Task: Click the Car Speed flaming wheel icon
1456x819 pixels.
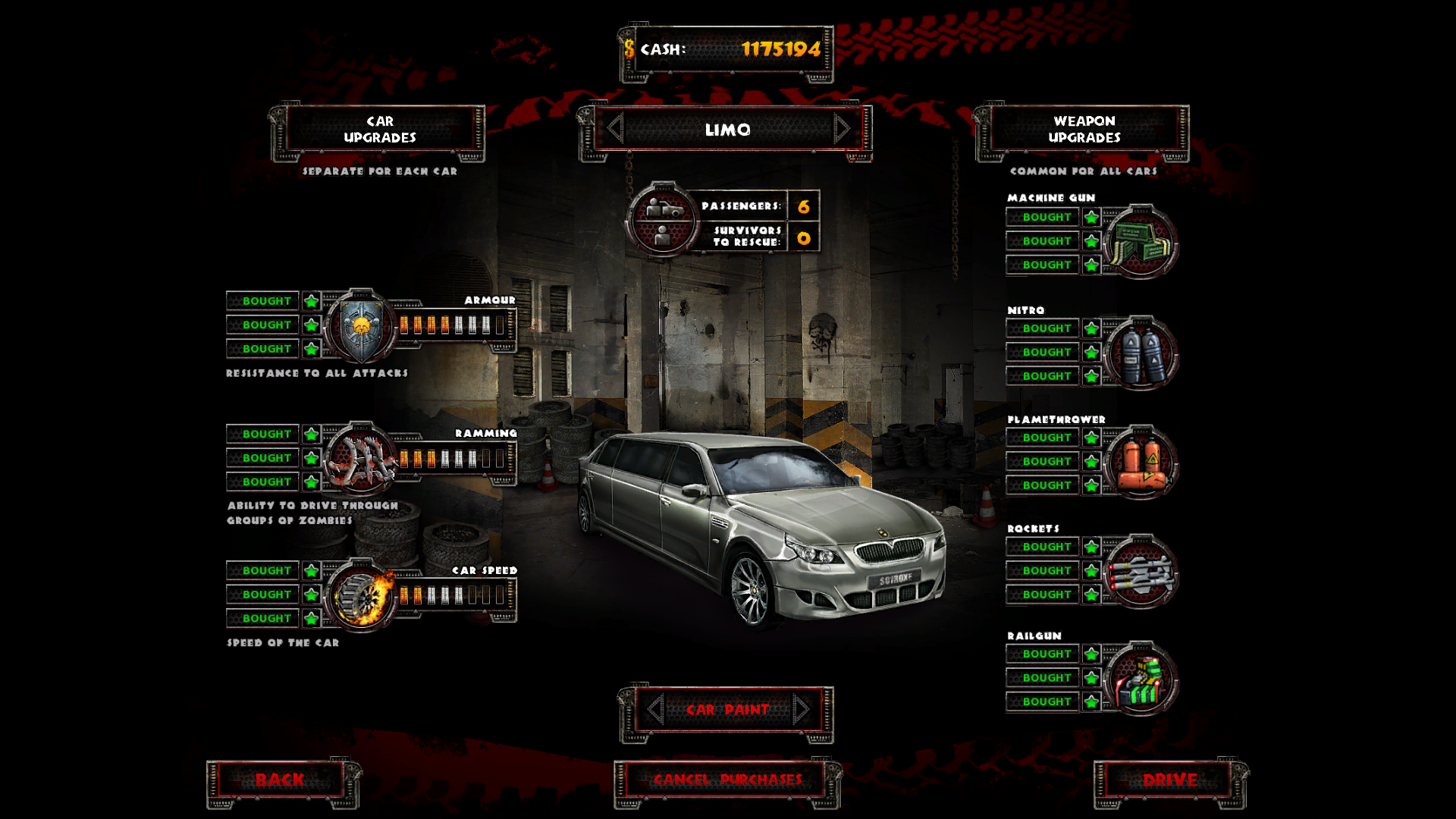Action: click(x=362, y=596)
